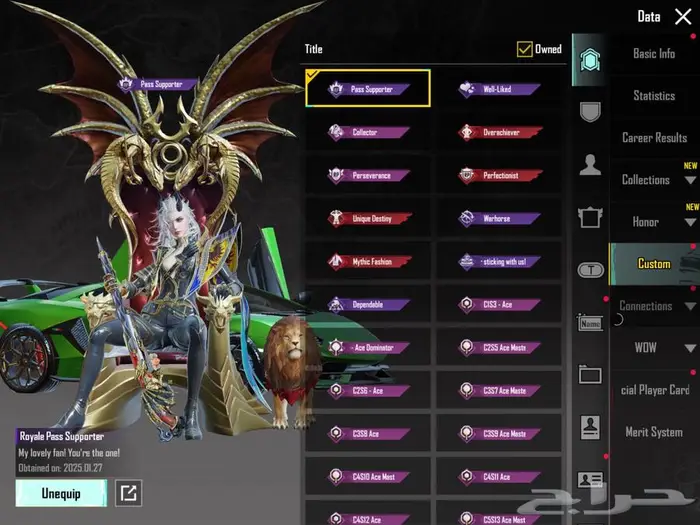Open the Basic Info section

coord(654,54)
